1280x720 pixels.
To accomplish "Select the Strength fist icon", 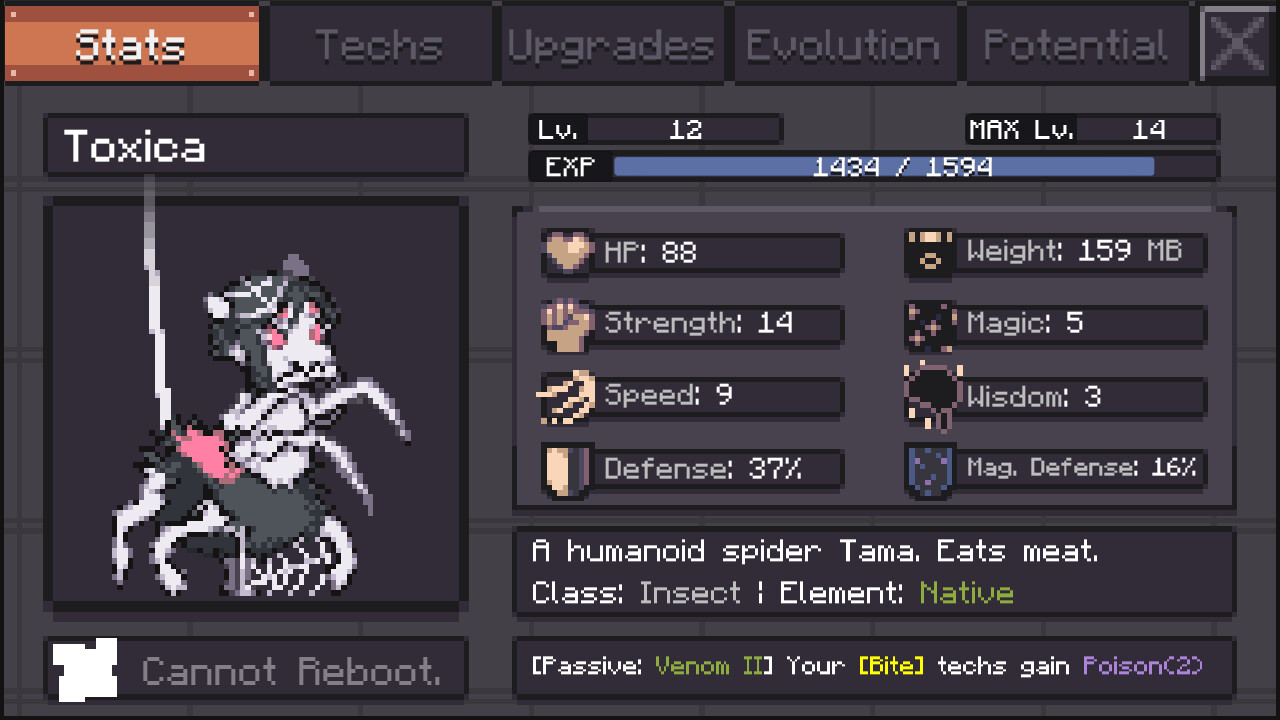I will (x=565, y=324).
